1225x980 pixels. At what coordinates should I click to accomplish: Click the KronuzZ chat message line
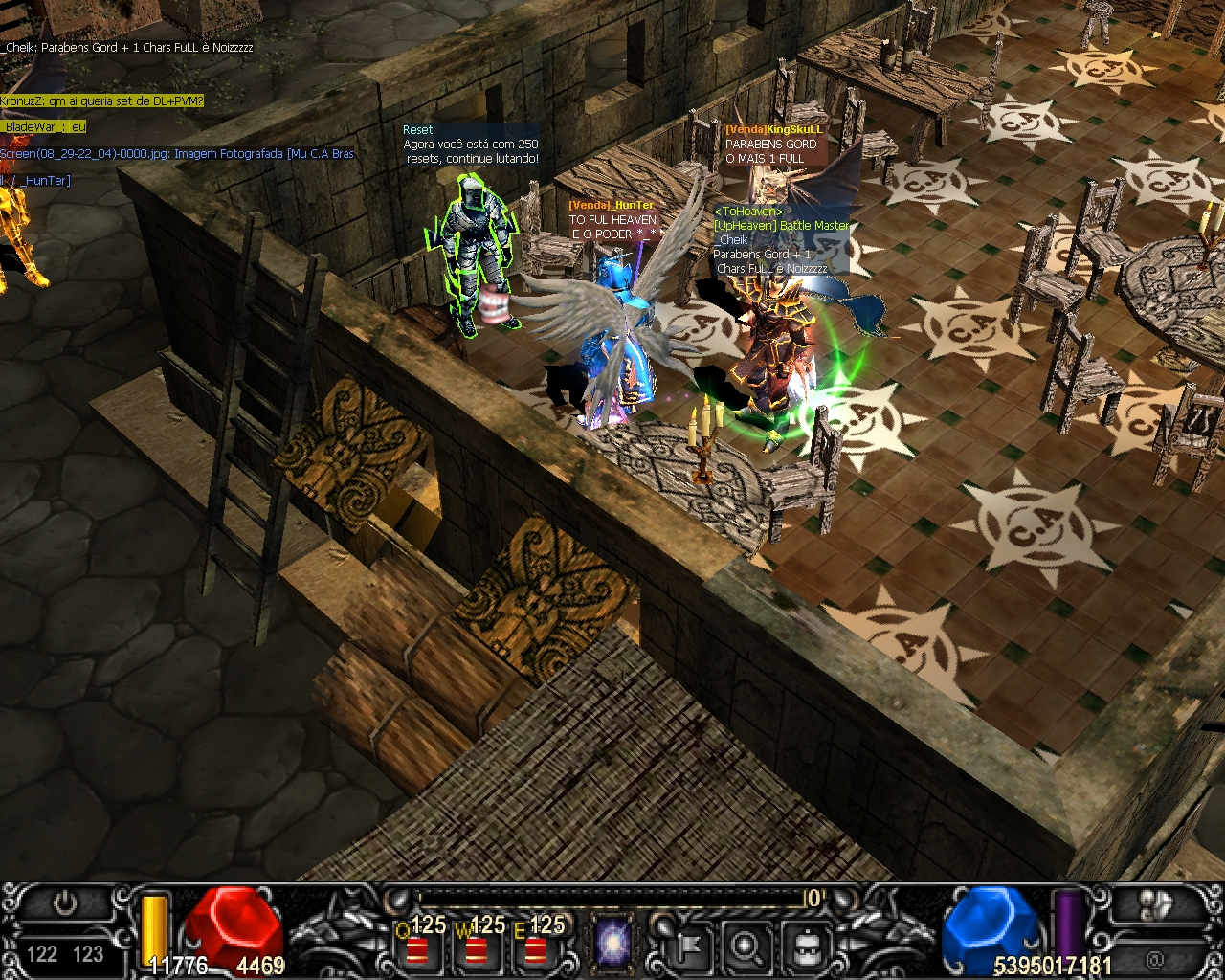point(102,100)
